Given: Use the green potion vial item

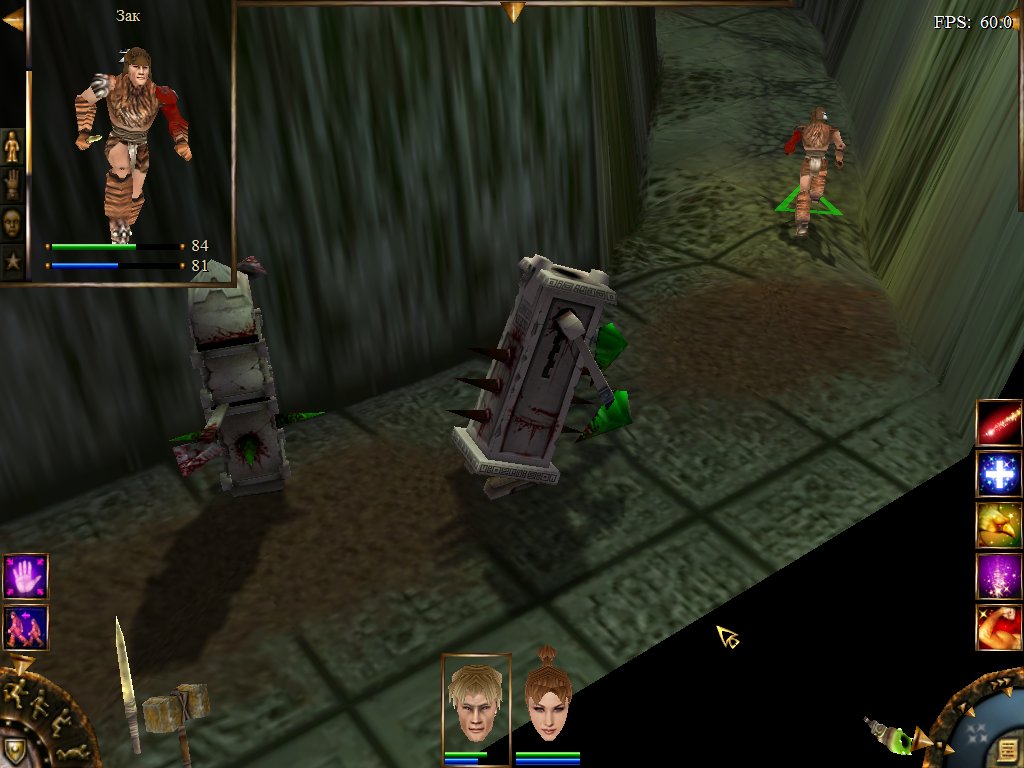Looking at the screenshot, I should (890, 735).
